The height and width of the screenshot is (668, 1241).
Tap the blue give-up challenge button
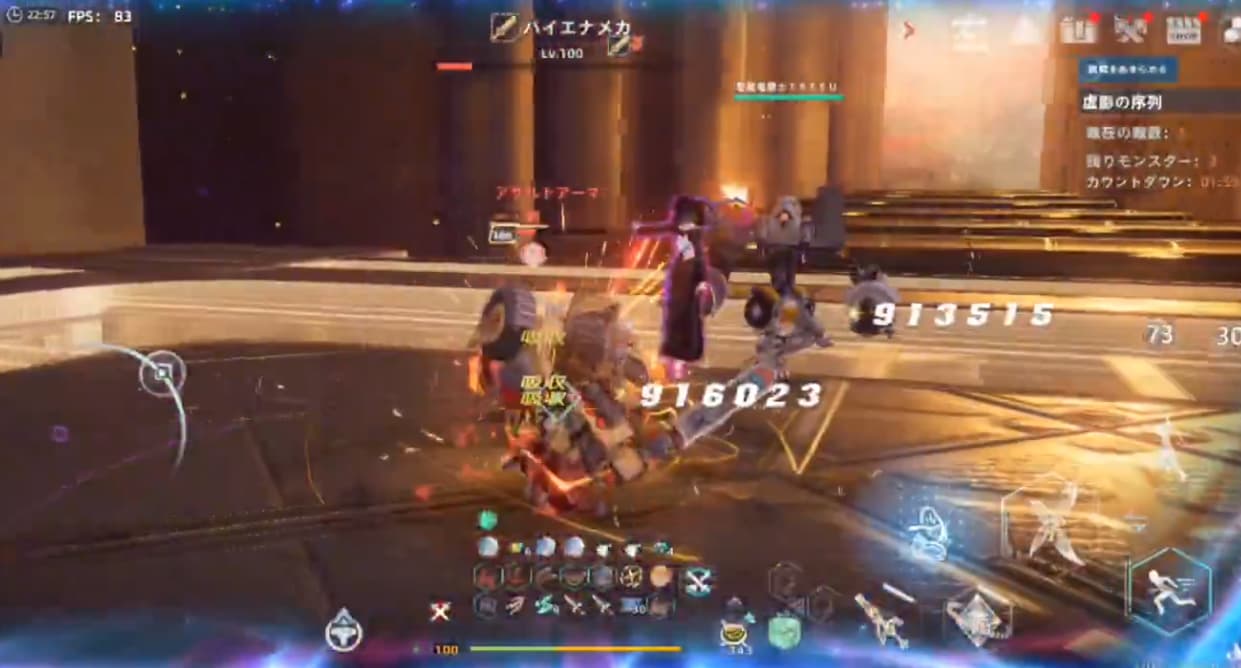(x=1127, y=69)
